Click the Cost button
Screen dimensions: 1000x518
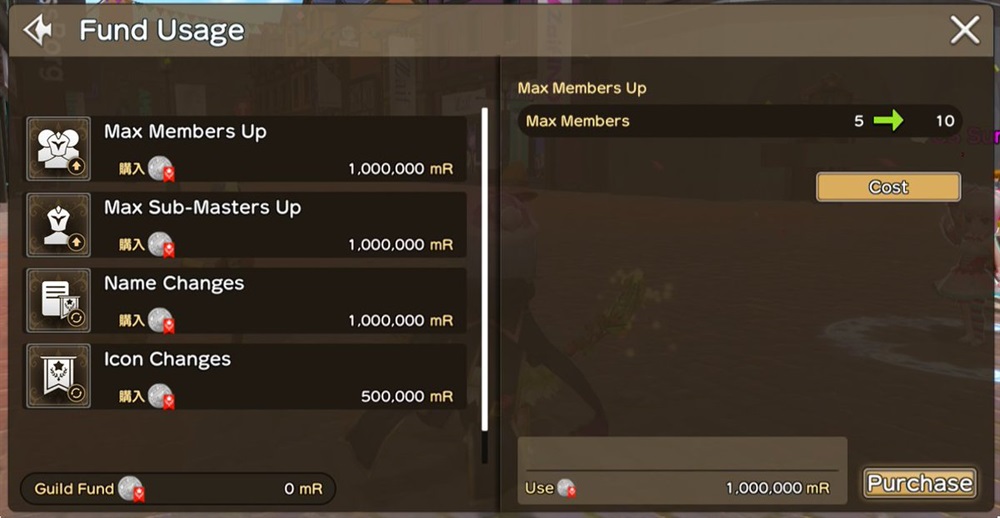point(888,187)
